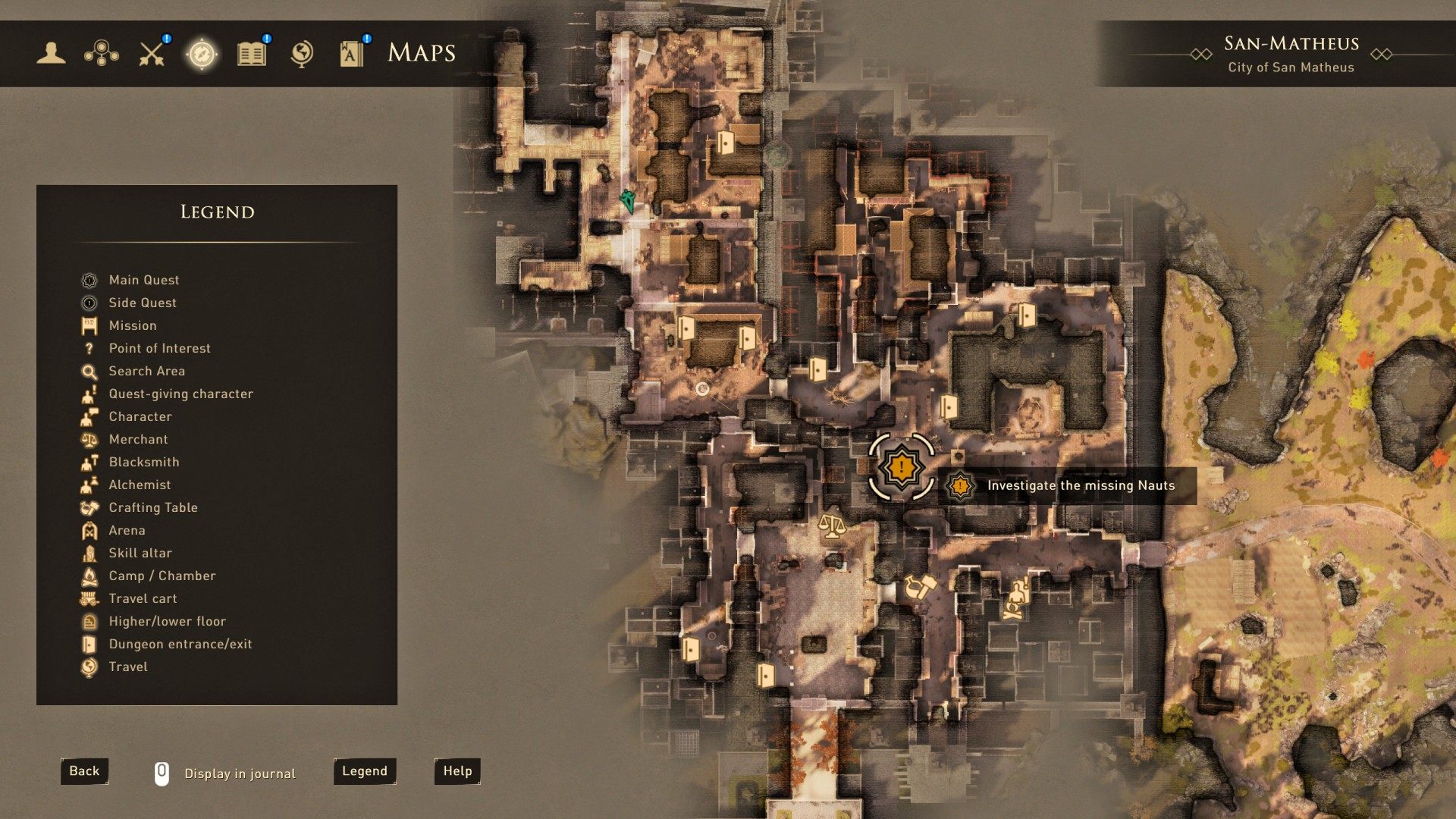Switch to the globe tab

click(302, 53)
